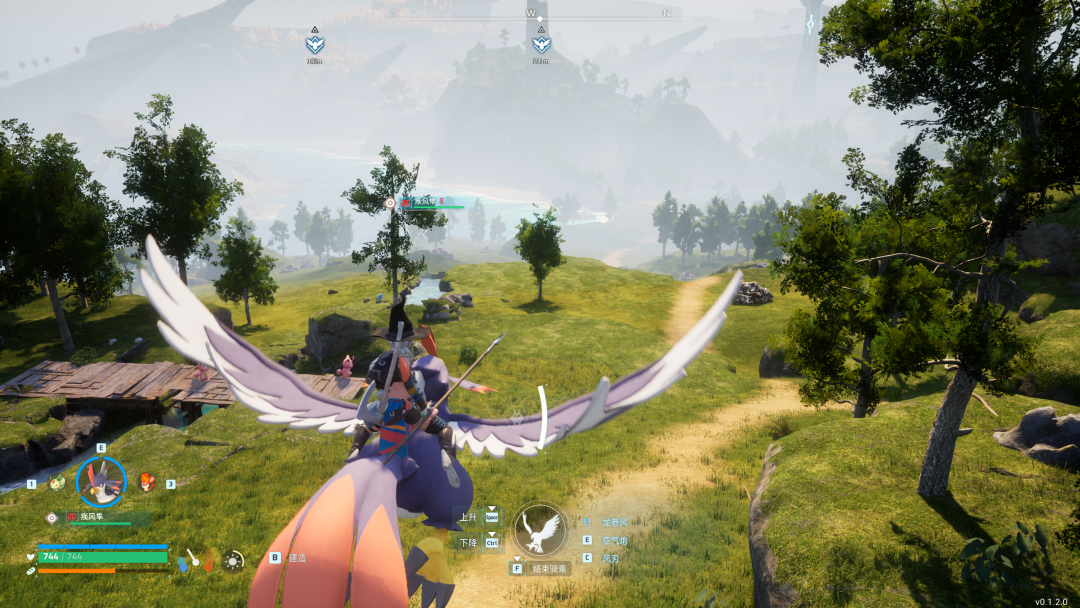Trigger the 风刃 skill entry
Viewport: 1080px width, 608px height.
[x=609, y=558]
